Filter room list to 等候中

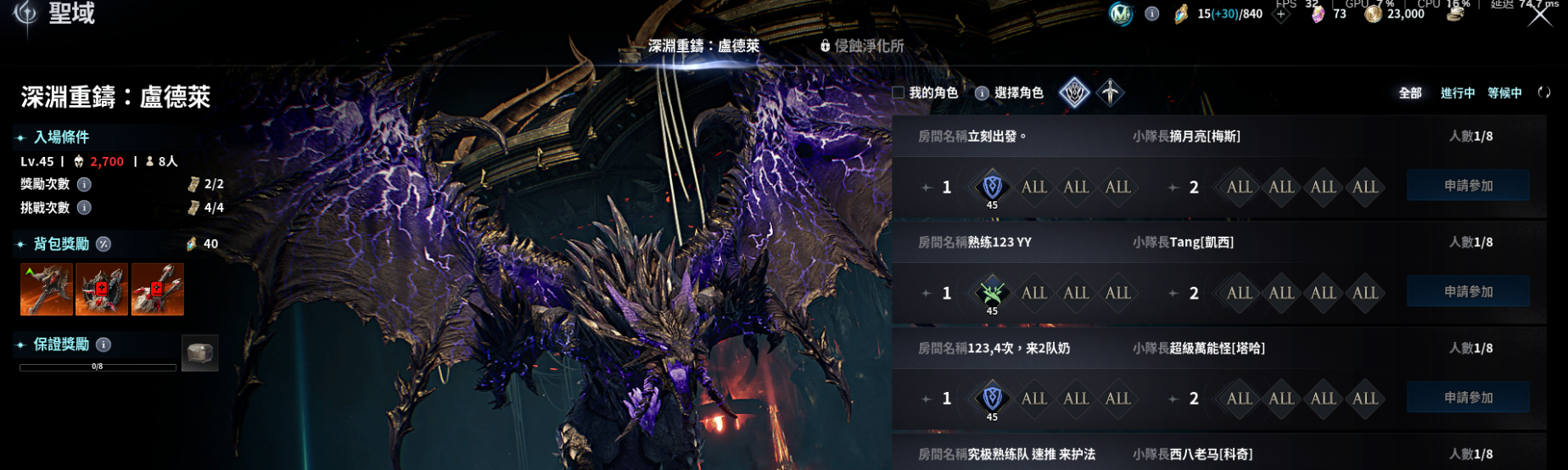[1504, 92]
